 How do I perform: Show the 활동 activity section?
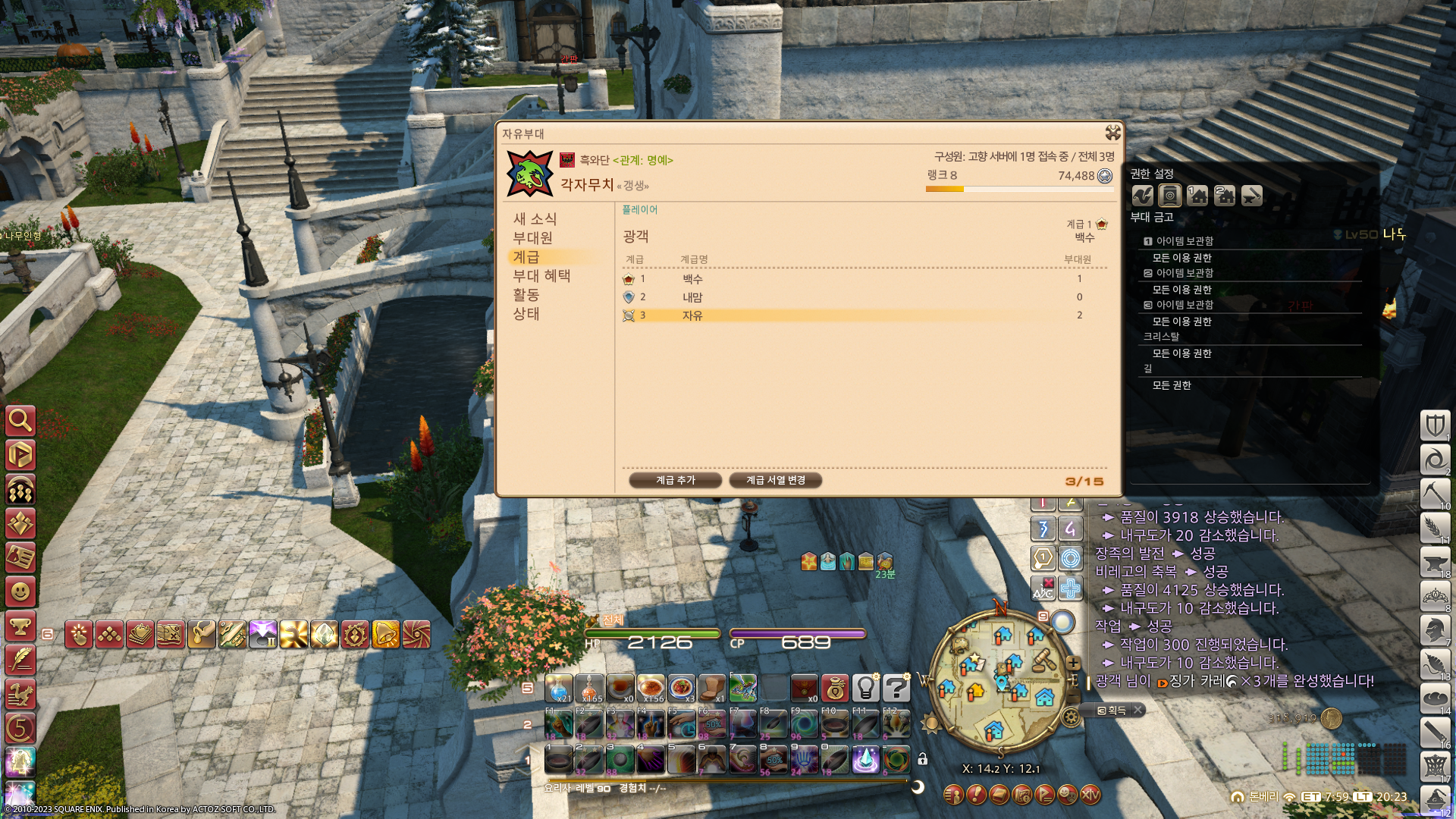pyautogui.click(x=526, y=295)
